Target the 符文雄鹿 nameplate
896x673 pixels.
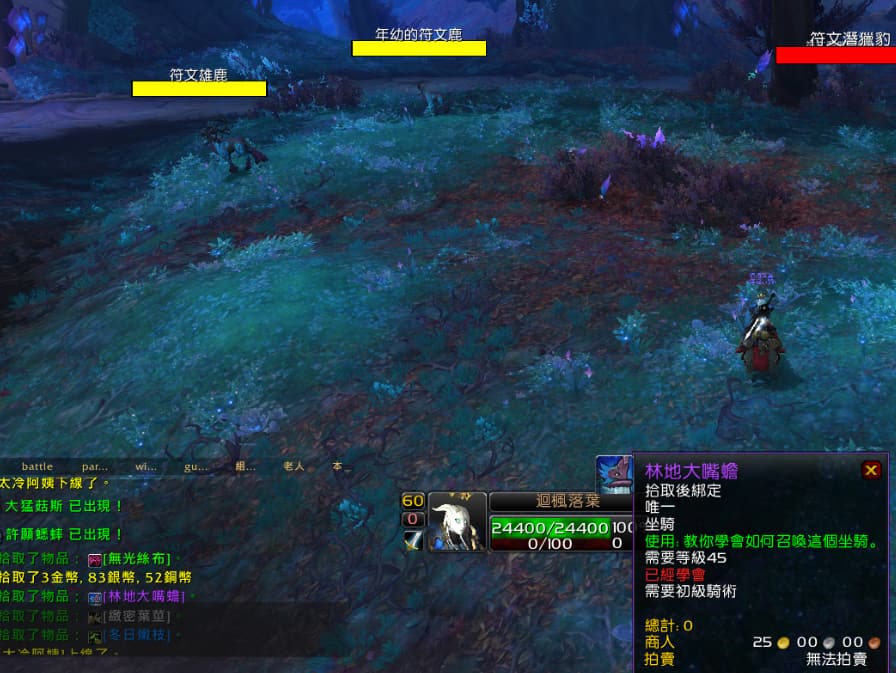[199, 88]
